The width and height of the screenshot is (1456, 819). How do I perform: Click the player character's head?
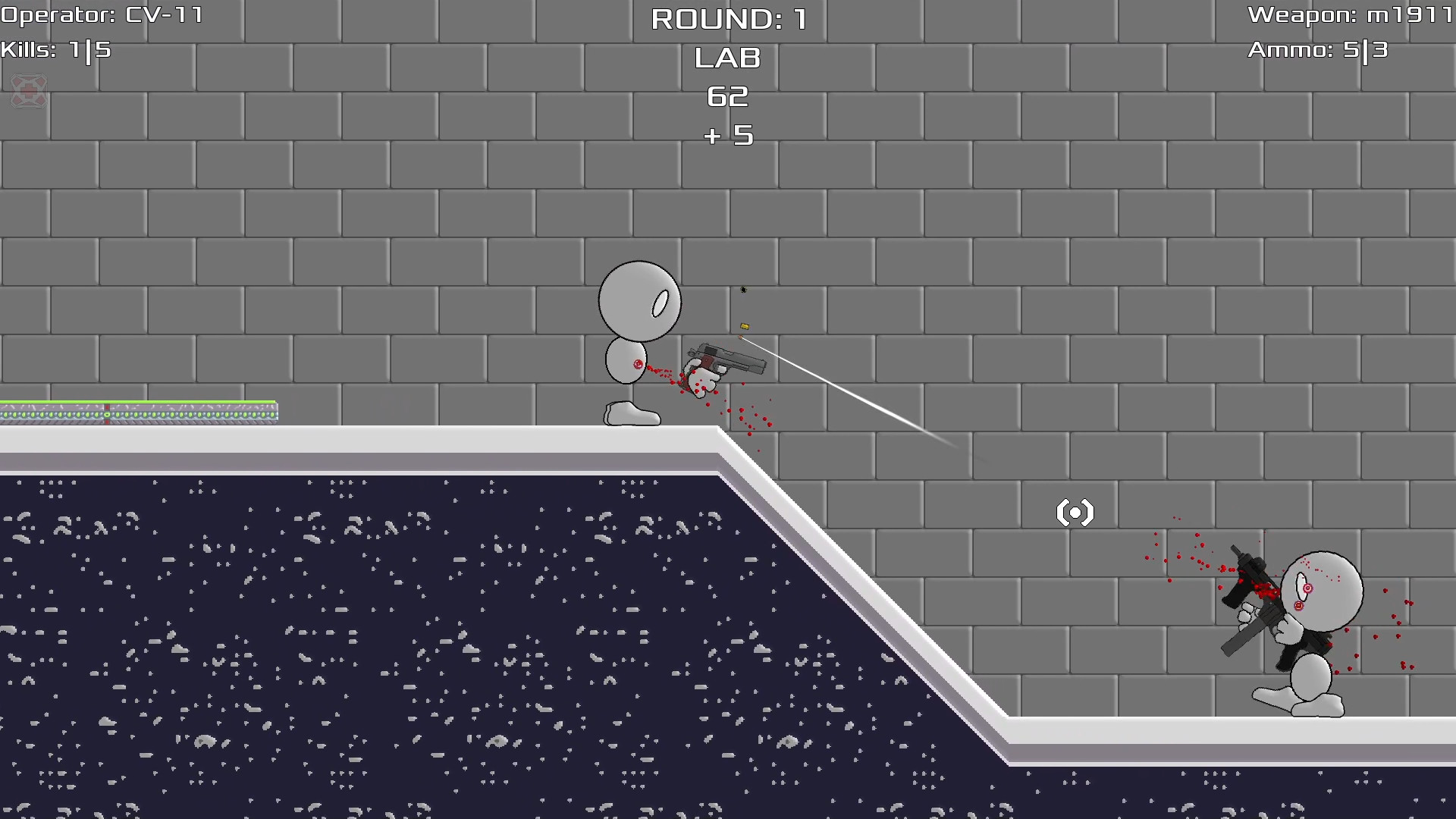639,301
